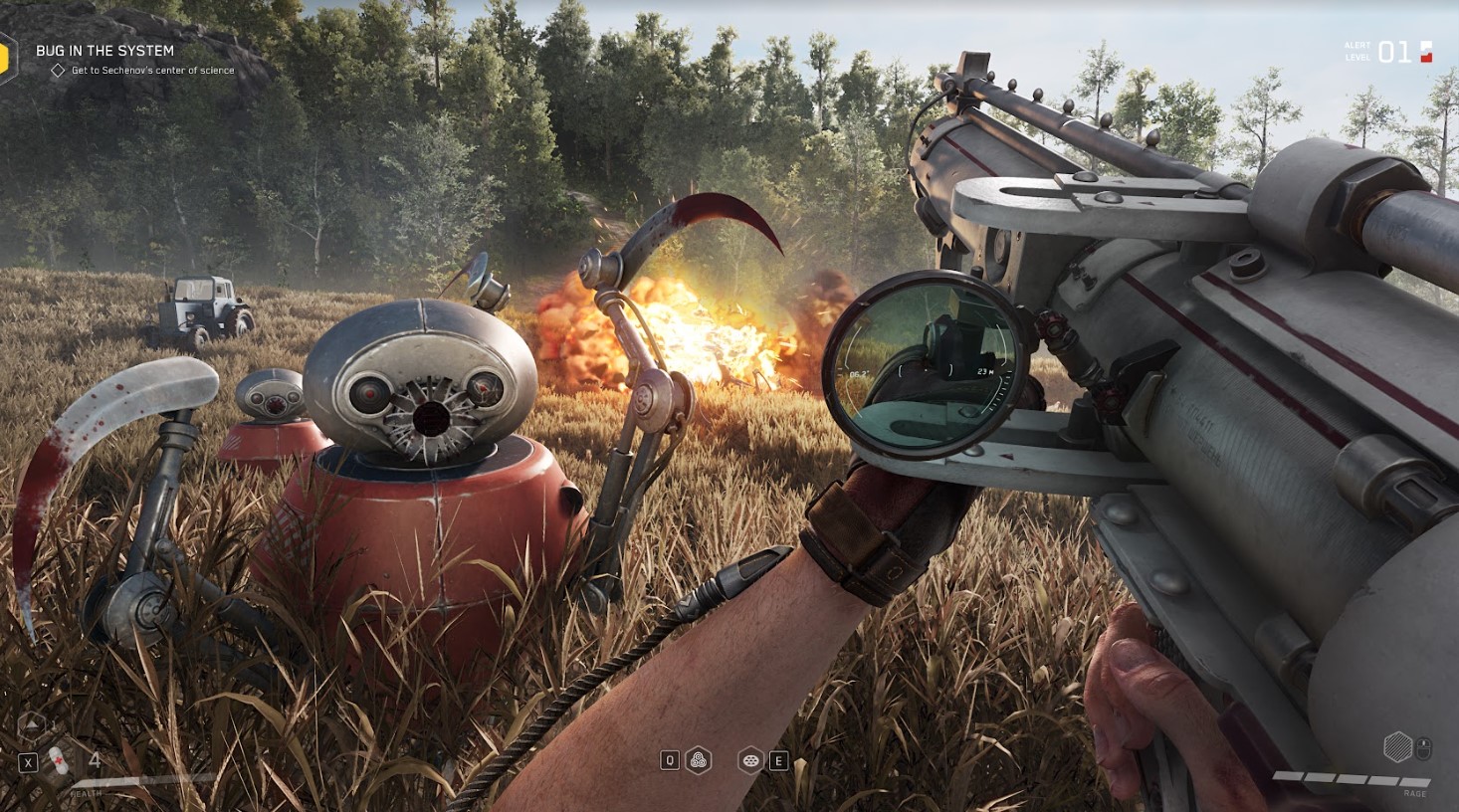Viewport: 1459px width, 812px height.
Task: Click the medkit pill icon near health
Action: coord(58,760)
